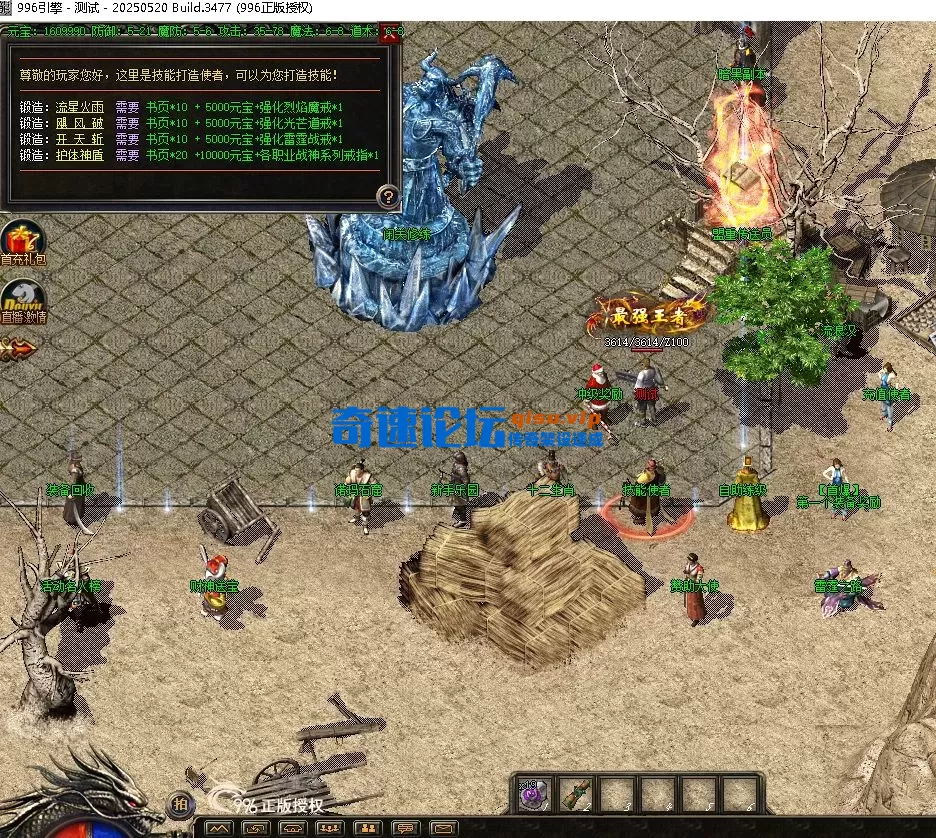Viewport: 936px width, 838px height.
Task: Open the chat bubble button
Action: click(404, 828)
